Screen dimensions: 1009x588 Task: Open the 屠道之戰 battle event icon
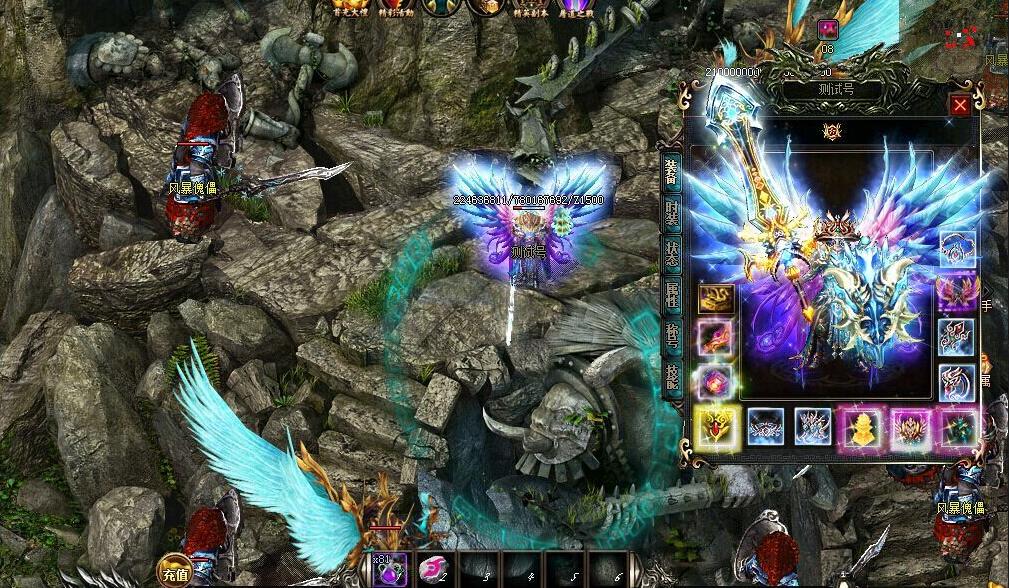[x=574, y=8]
